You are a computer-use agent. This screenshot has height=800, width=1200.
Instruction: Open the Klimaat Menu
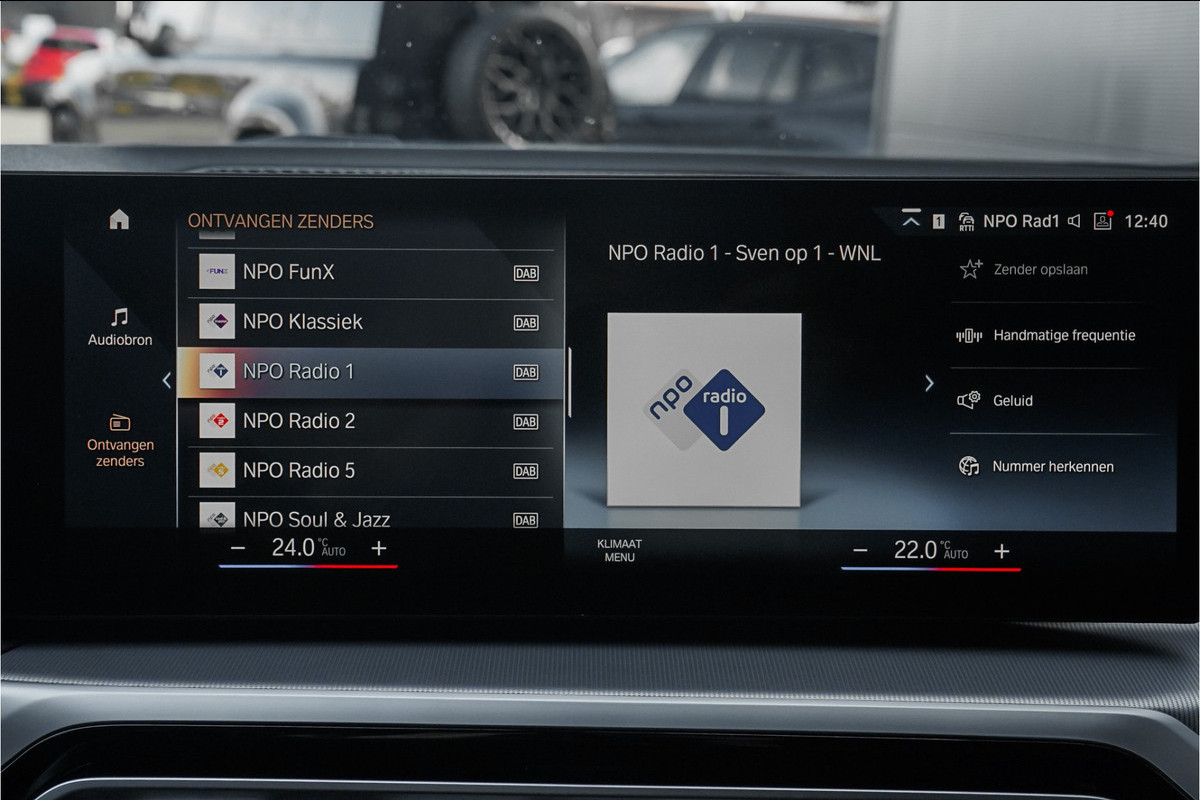619,551
